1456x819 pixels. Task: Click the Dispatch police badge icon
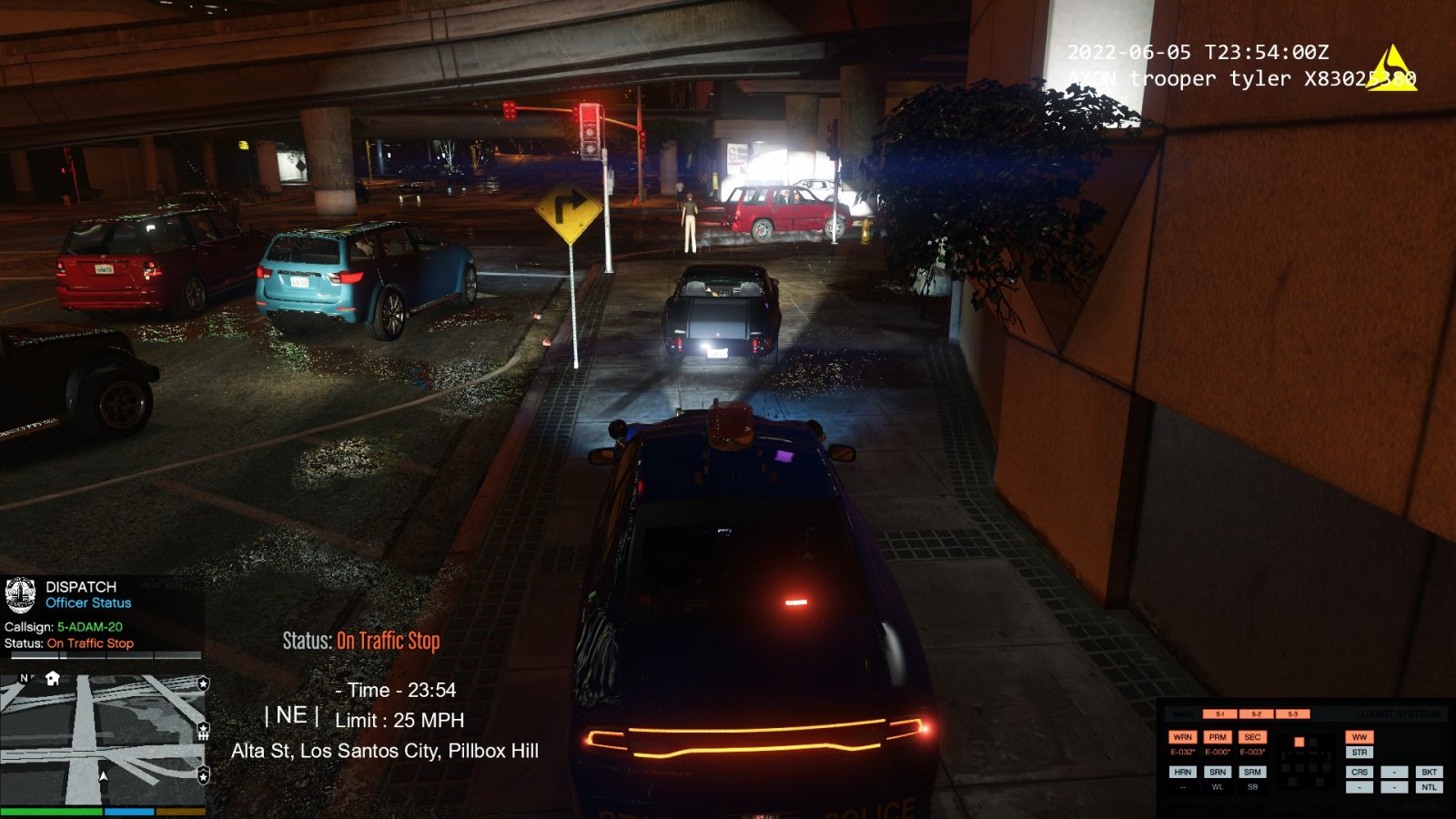click(x=20, y=595)
